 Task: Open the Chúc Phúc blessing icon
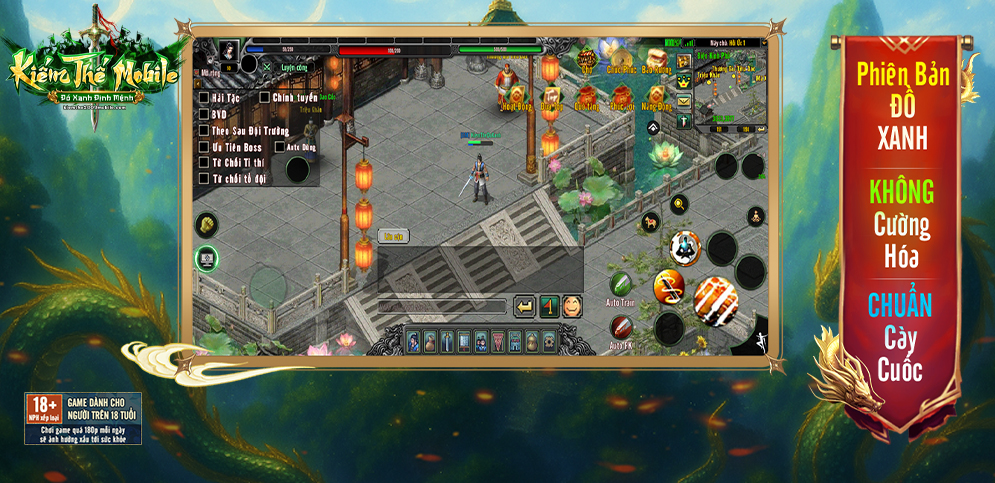coord(621,59)
